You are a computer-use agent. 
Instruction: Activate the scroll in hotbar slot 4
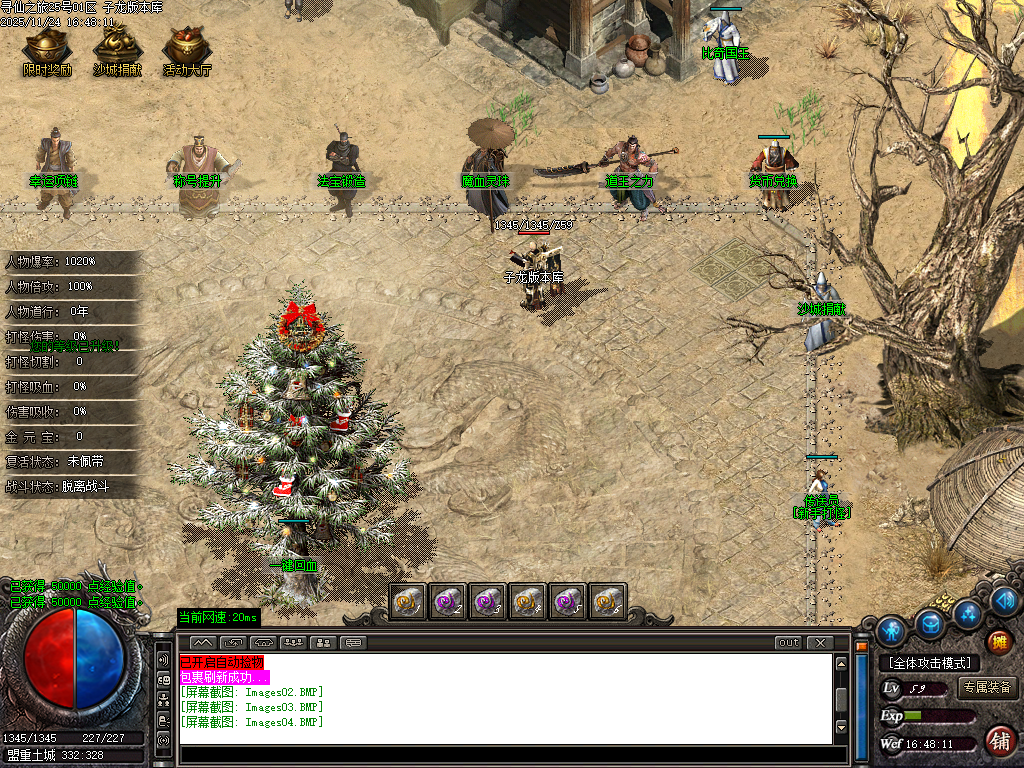tap(527, 601)
